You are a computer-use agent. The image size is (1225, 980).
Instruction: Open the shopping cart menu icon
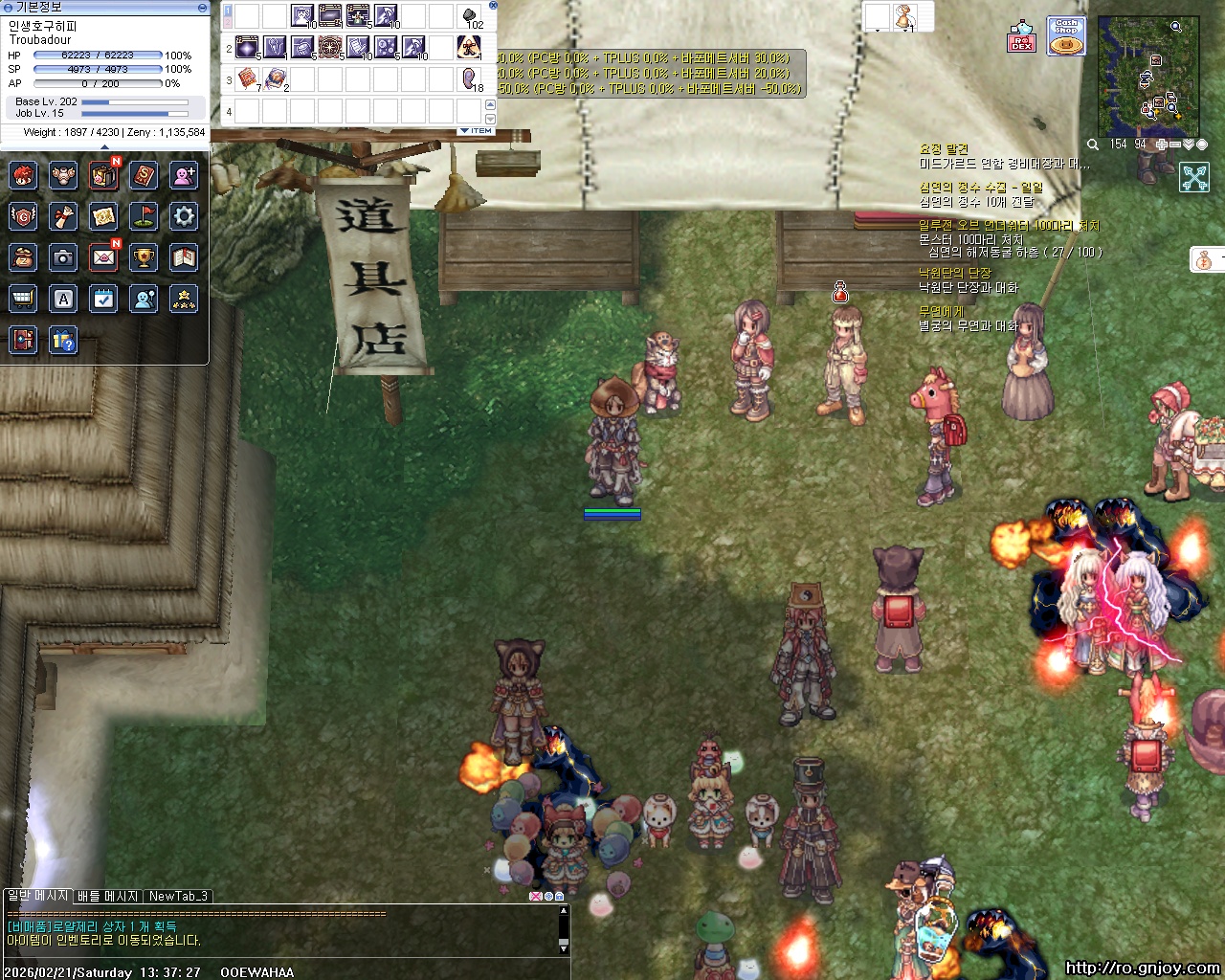point(23,299)
